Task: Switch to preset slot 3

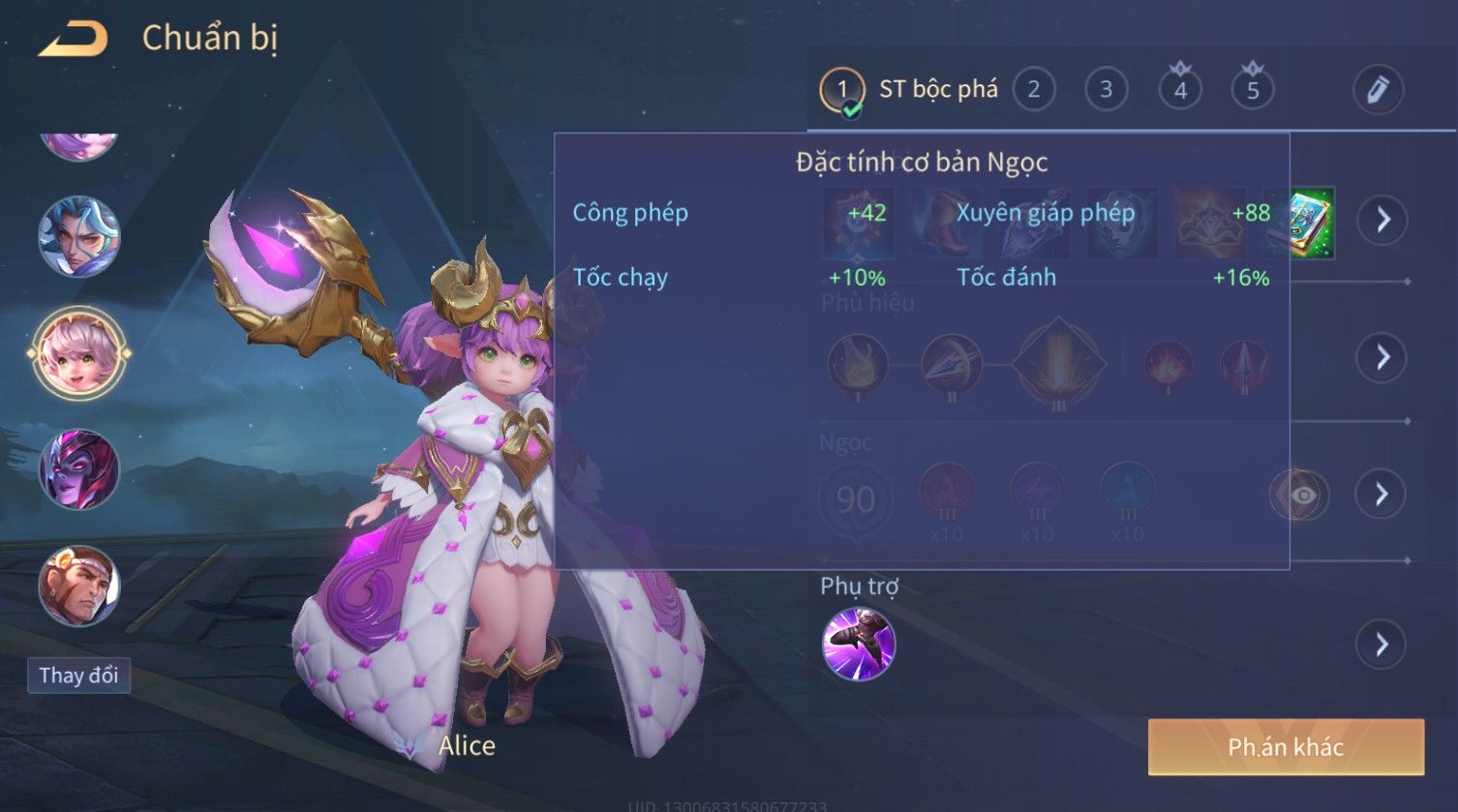Action: click(1106, 90)
